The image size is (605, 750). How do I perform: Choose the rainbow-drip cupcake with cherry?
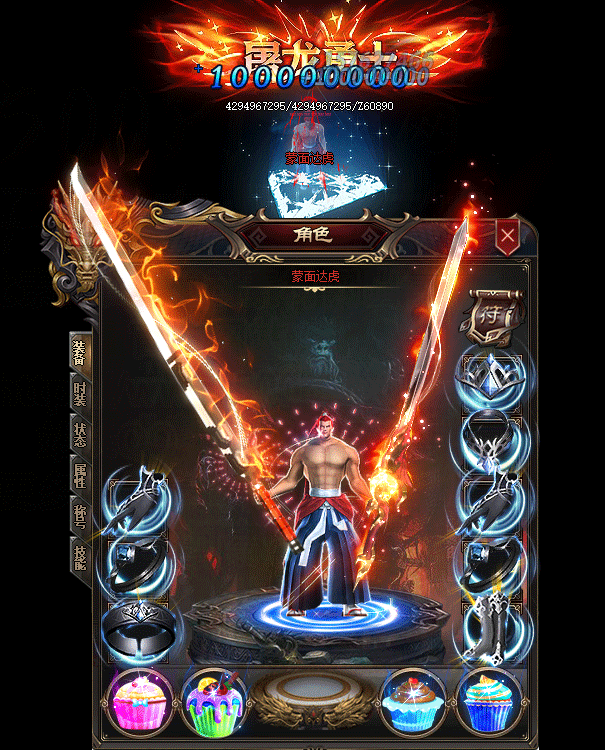click(214, 700)
